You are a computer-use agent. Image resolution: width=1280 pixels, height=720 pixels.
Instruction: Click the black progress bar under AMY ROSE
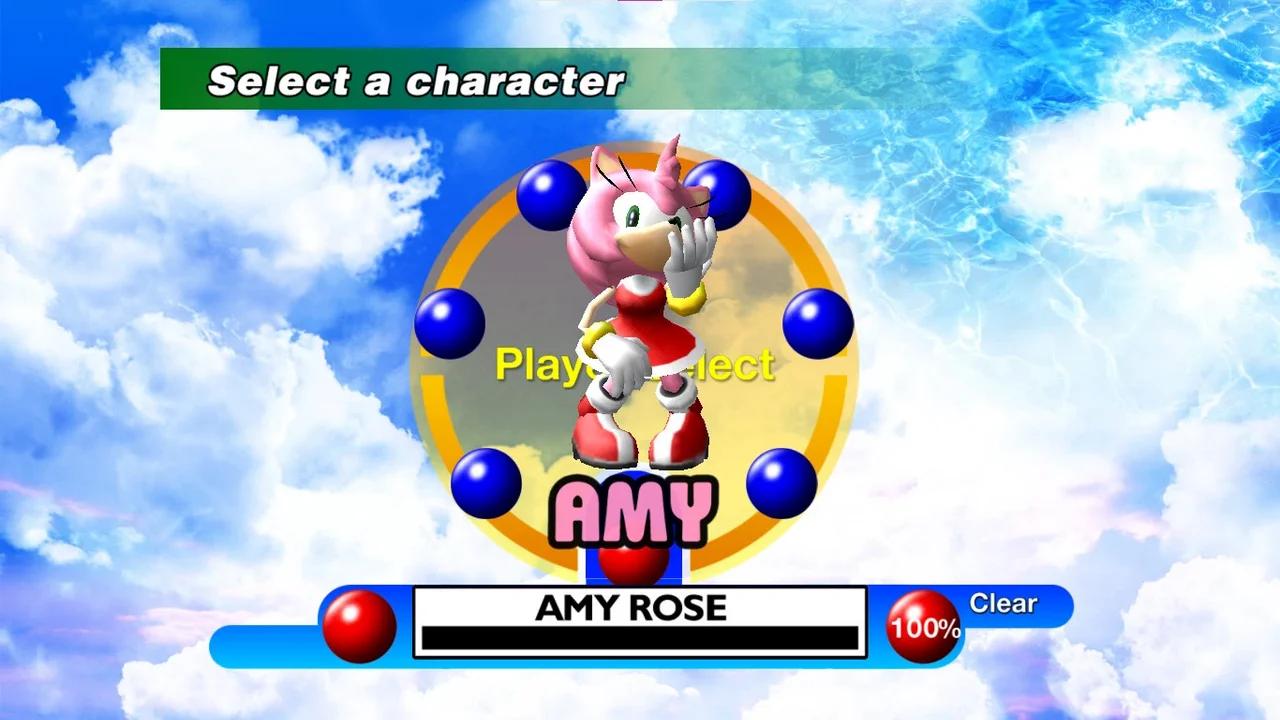click(x=640, y=637)
